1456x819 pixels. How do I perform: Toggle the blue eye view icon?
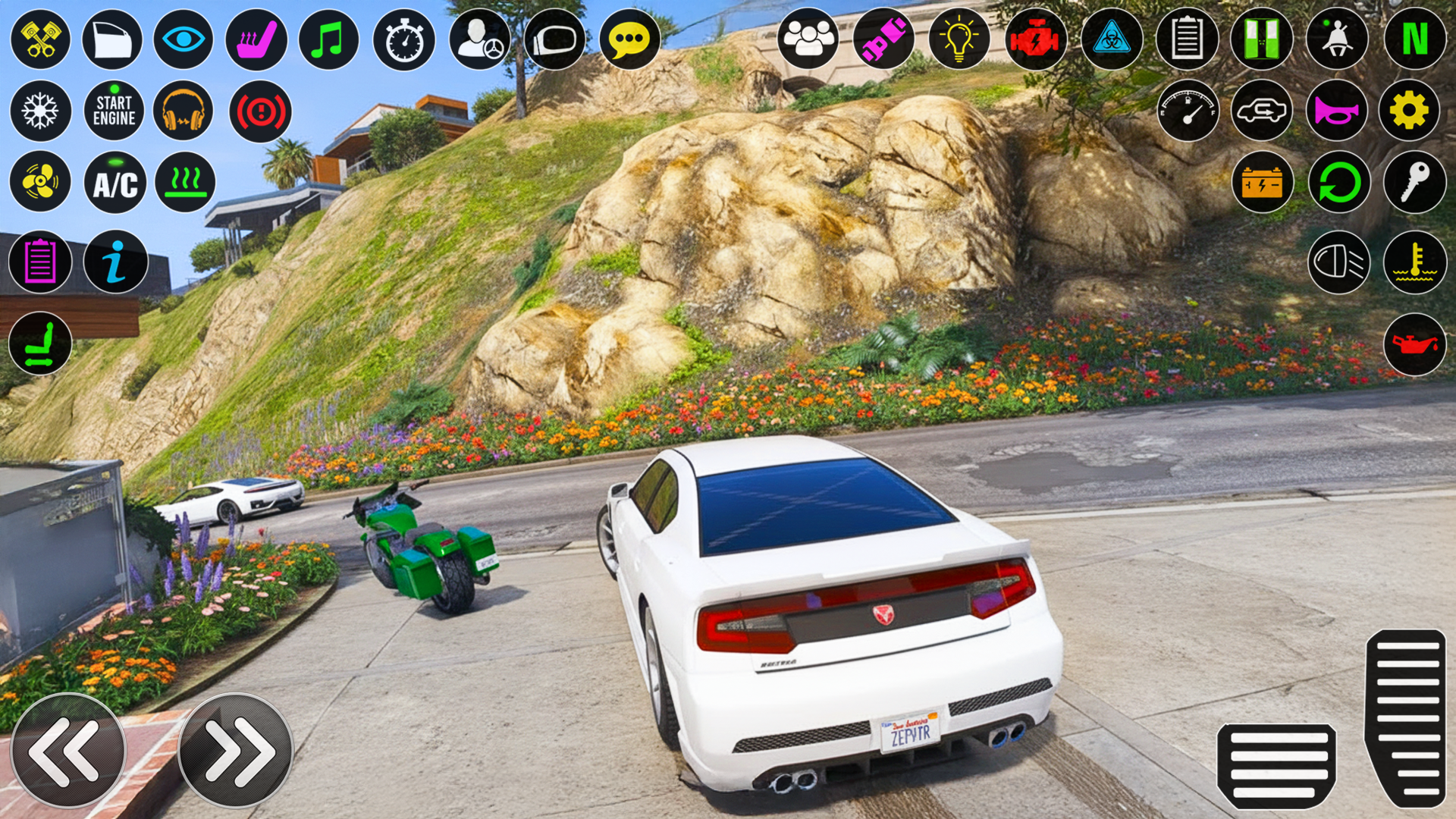[183, 39]
